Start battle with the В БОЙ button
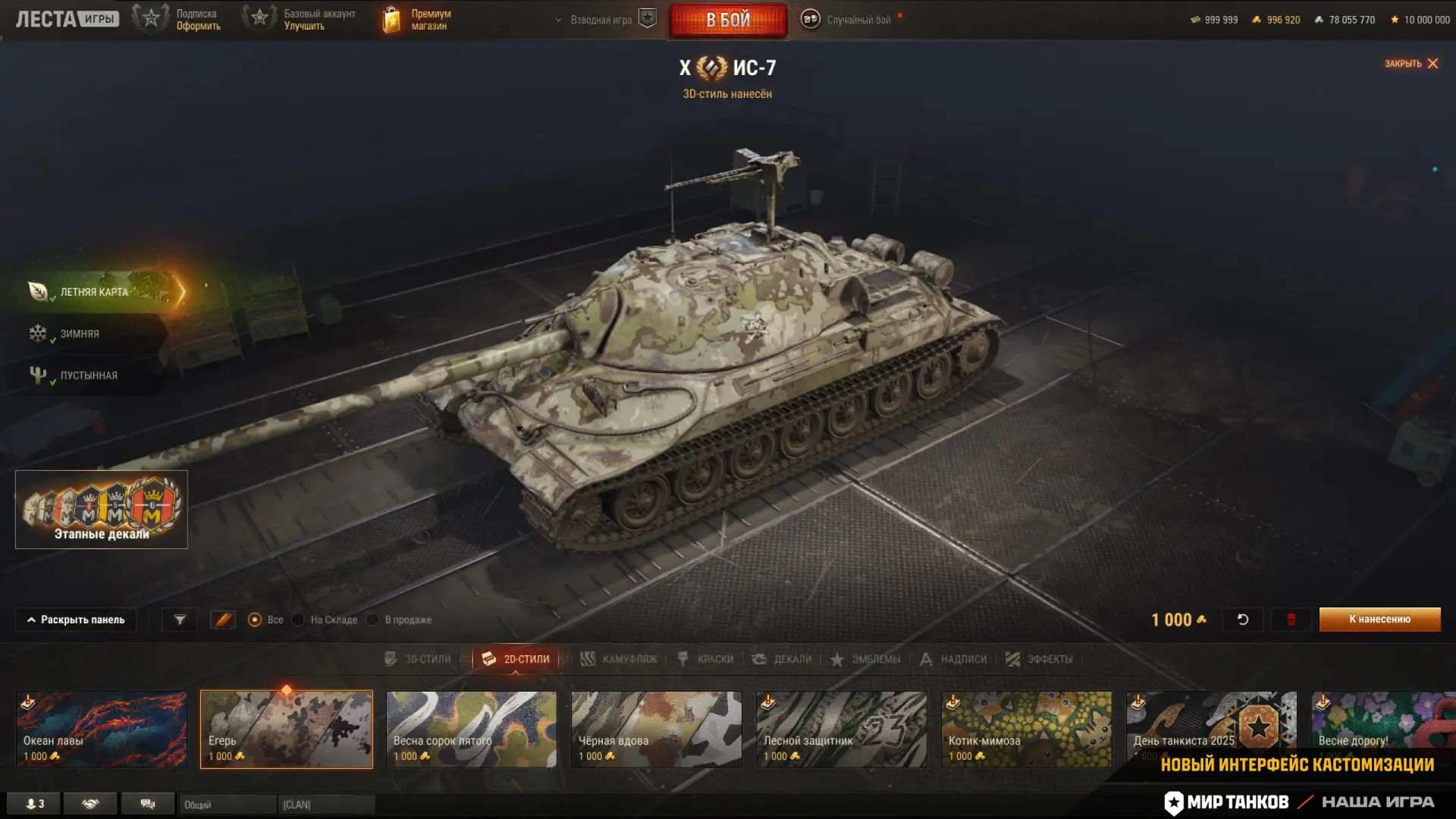This screenshot has width=1456, height=819. pyautogui.click(x=728, y=20)
